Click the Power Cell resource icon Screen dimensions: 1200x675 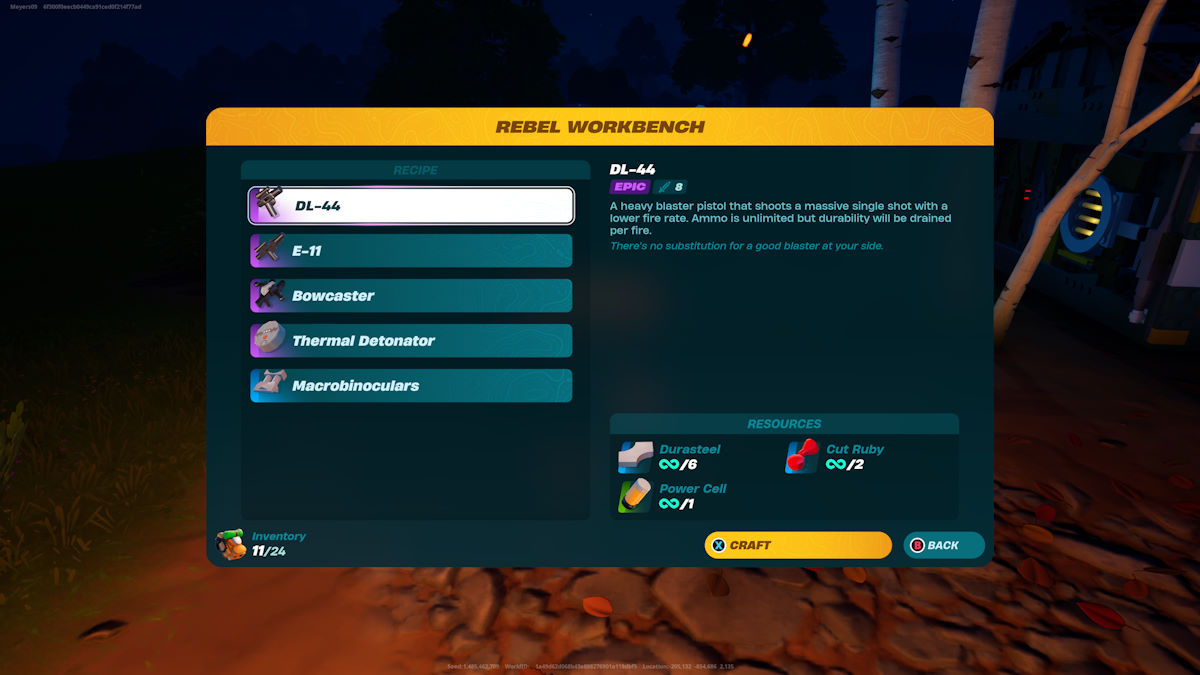coord(636,496)
